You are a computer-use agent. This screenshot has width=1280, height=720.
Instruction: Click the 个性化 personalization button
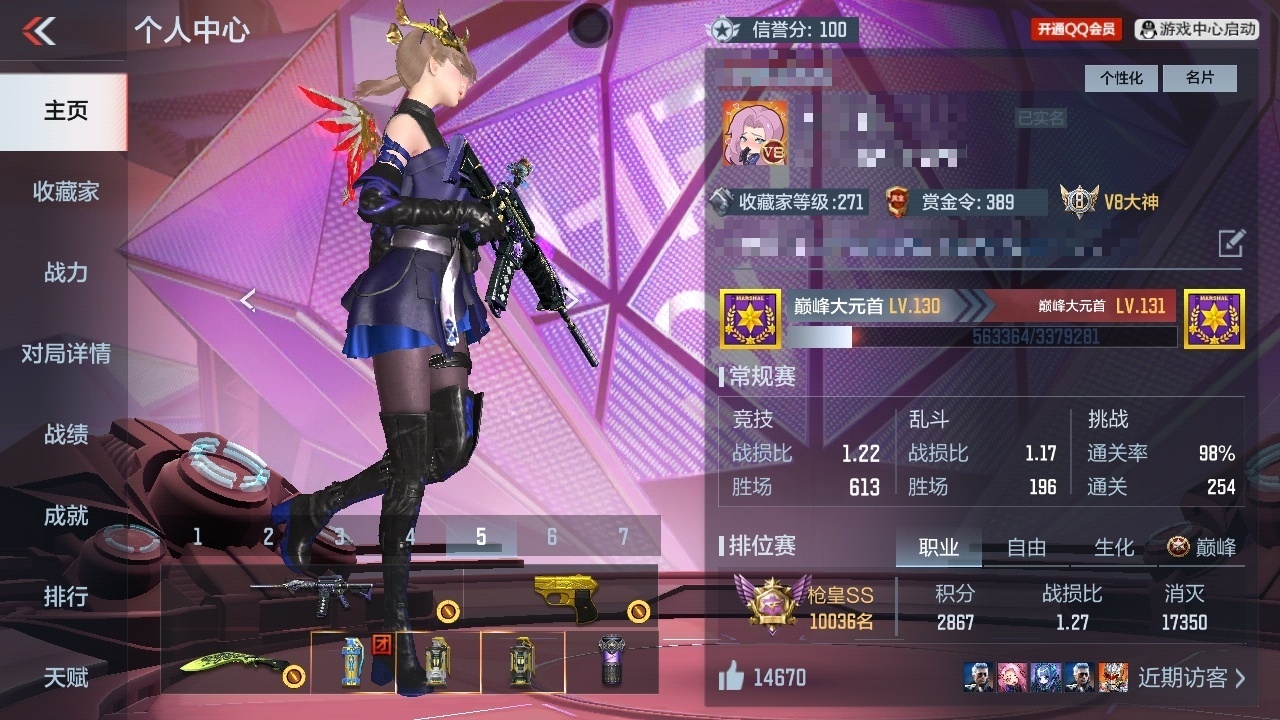(1121, 78)
